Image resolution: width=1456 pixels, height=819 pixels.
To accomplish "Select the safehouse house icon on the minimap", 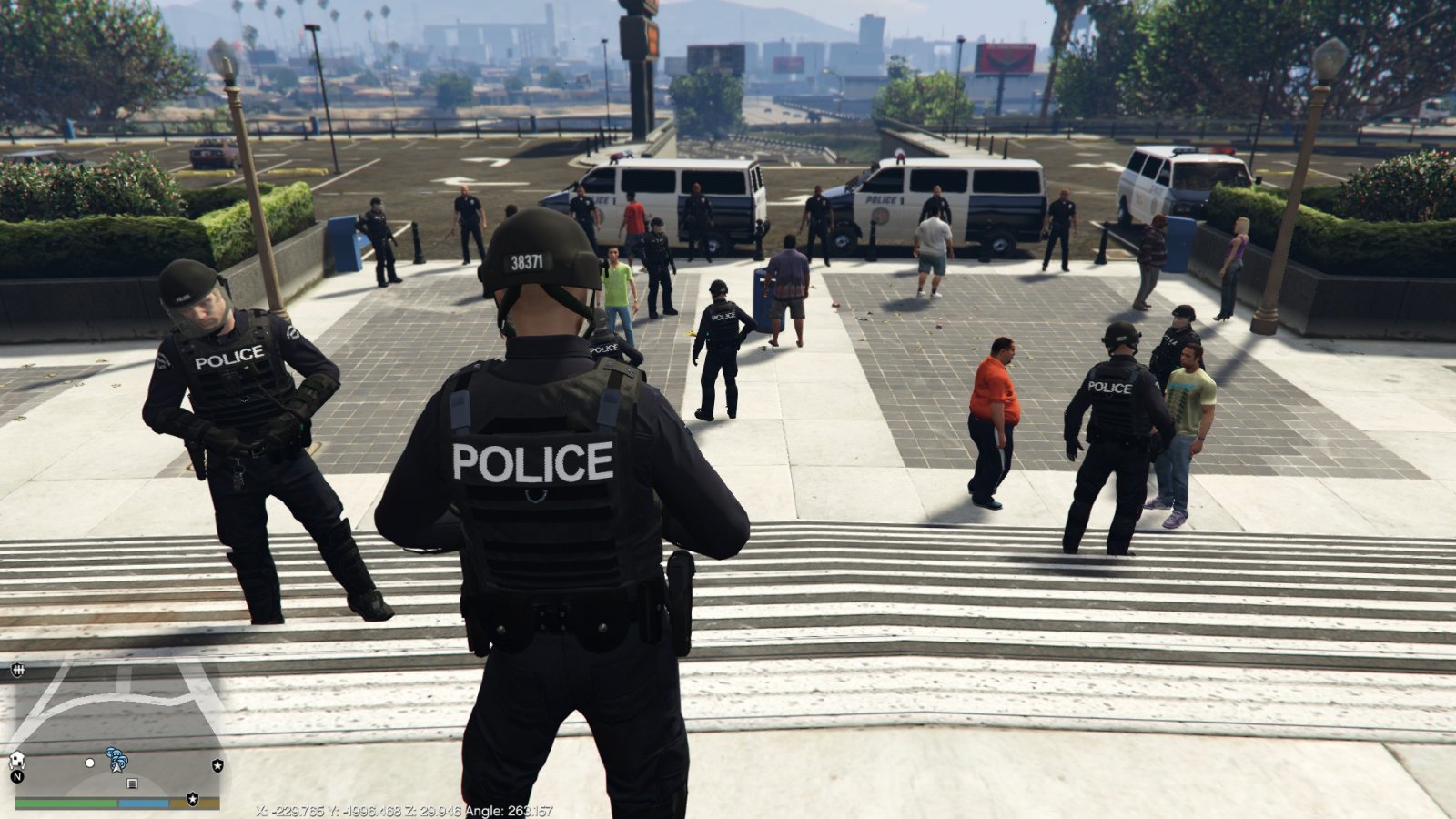I will point(17,762).
